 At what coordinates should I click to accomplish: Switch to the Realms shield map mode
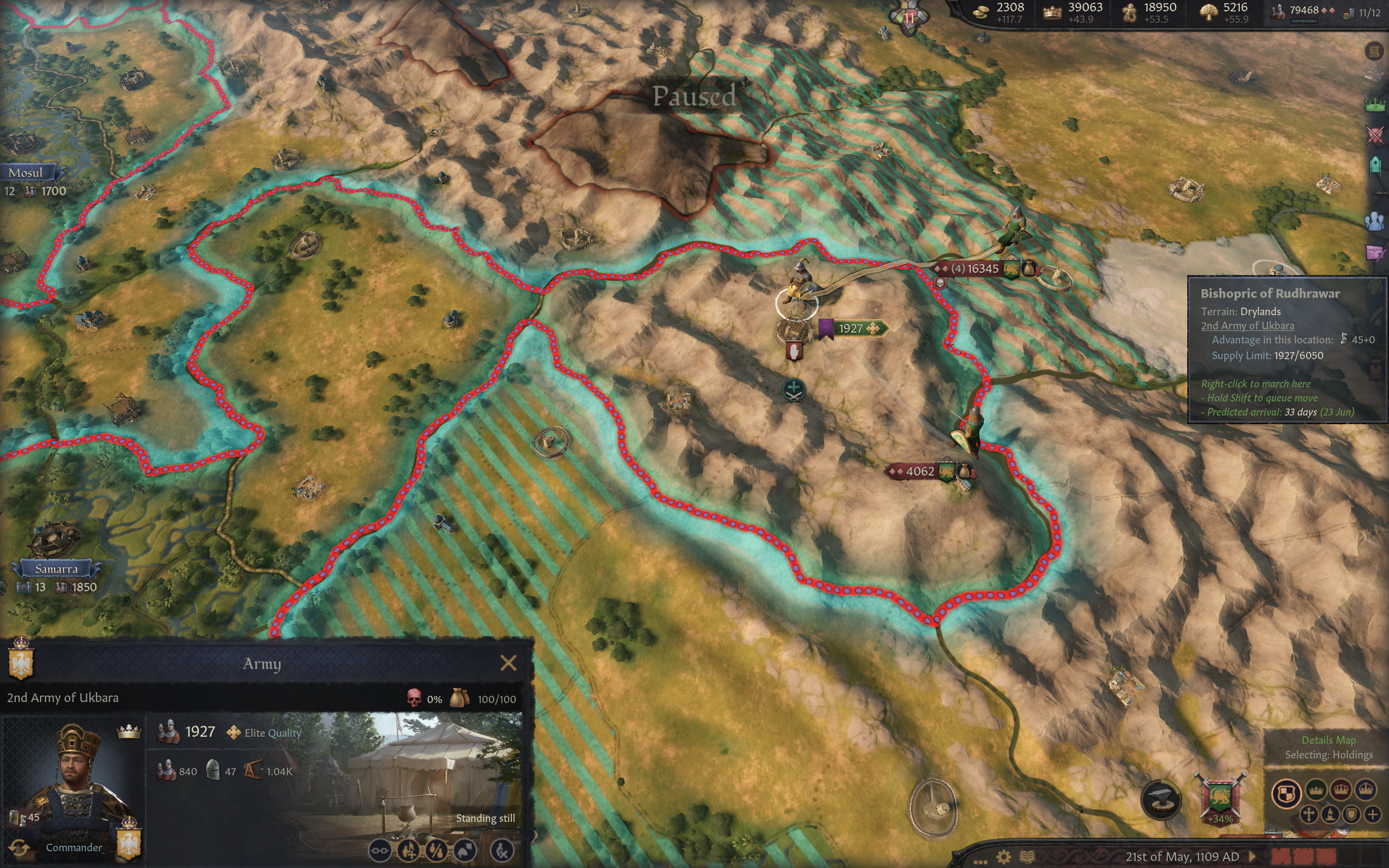[1286, 793]
